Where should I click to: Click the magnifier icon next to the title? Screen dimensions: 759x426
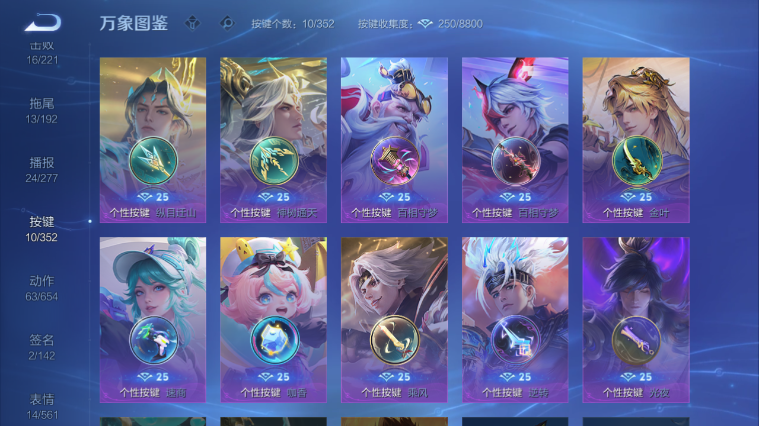point(227,23)
